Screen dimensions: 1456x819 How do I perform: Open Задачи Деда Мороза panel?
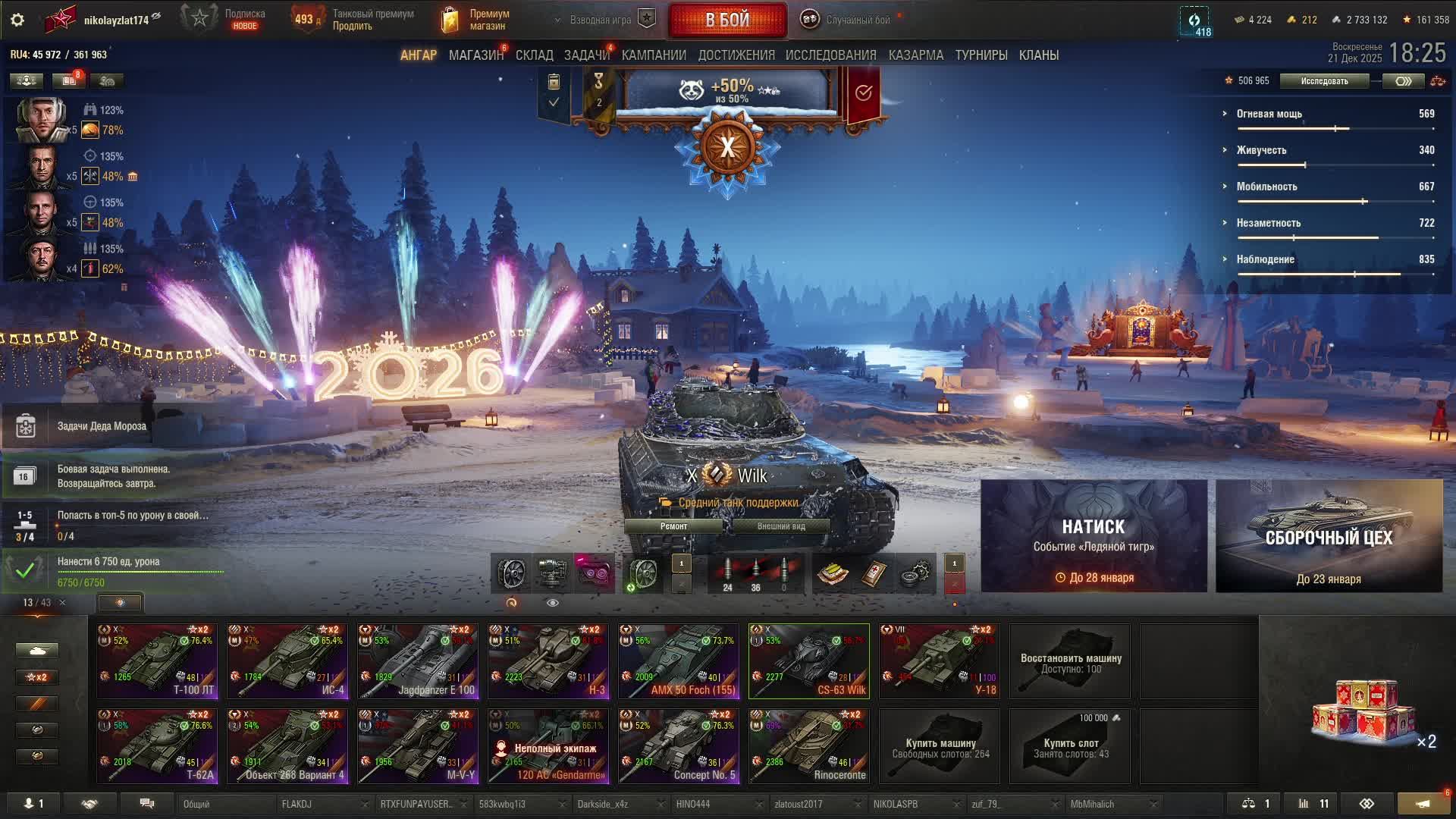[102, 426]
